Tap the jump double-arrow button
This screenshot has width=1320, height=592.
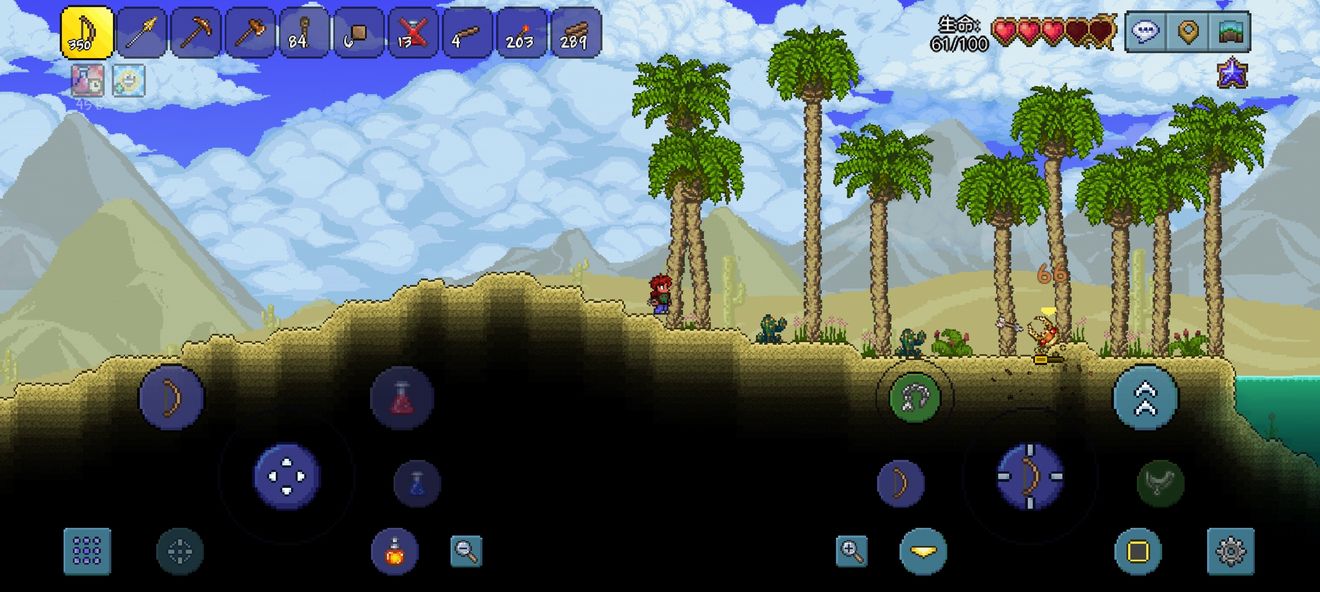point(1145,397)
